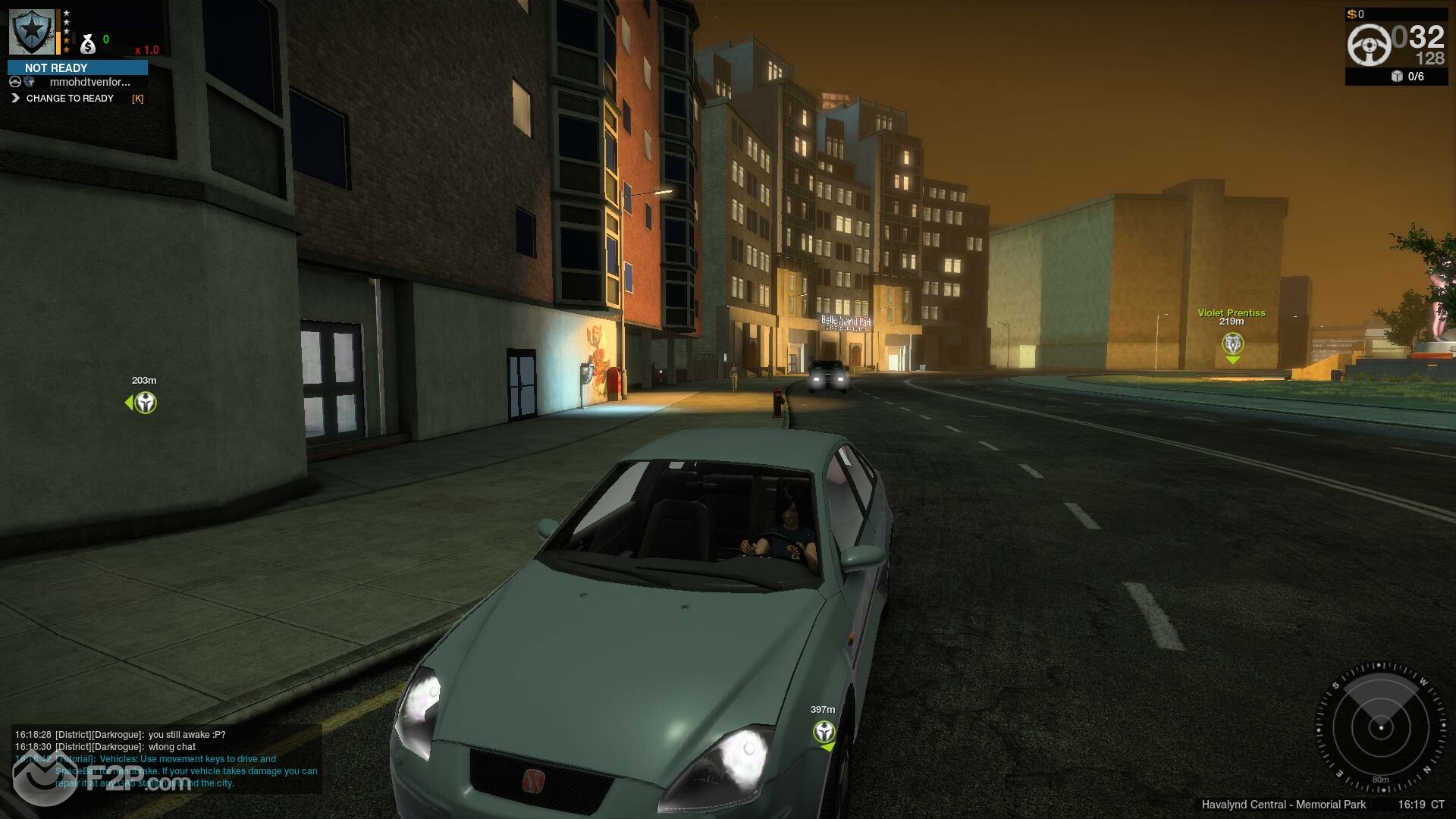Click the money bag cash icon

(88, 44)
